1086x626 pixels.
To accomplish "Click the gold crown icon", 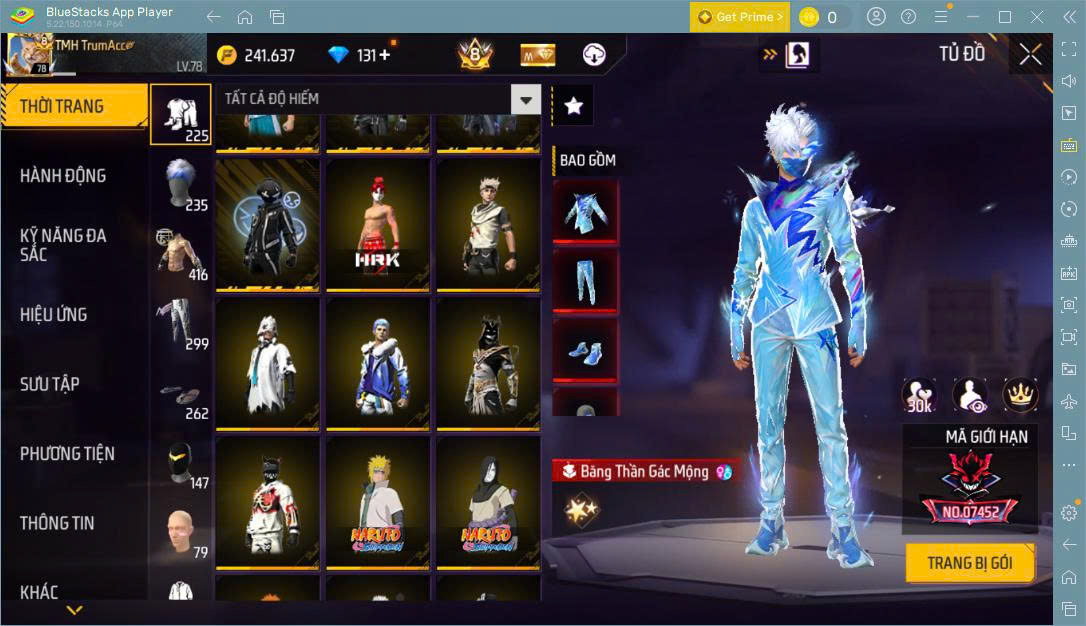I will click(x=1020, y=396).
